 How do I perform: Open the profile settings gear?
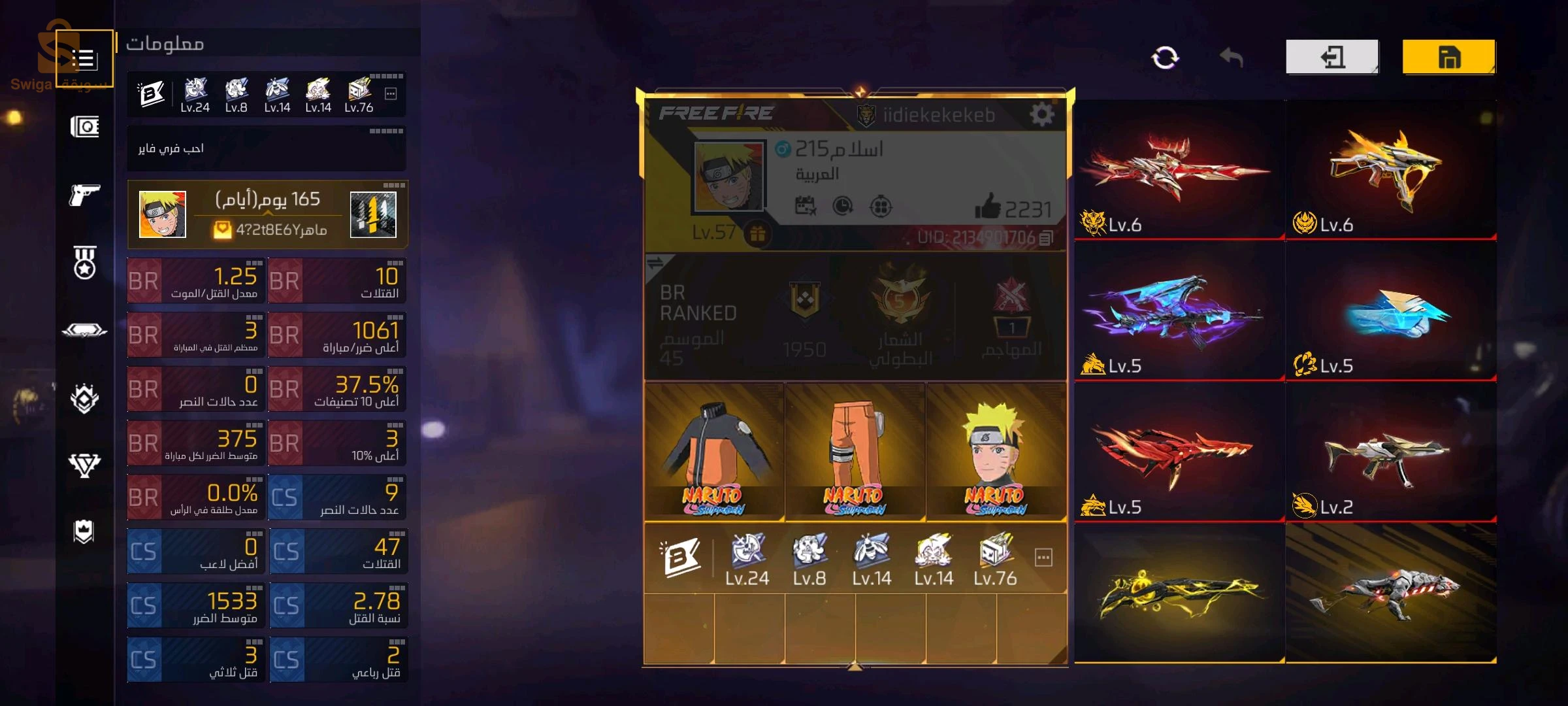1041,115
